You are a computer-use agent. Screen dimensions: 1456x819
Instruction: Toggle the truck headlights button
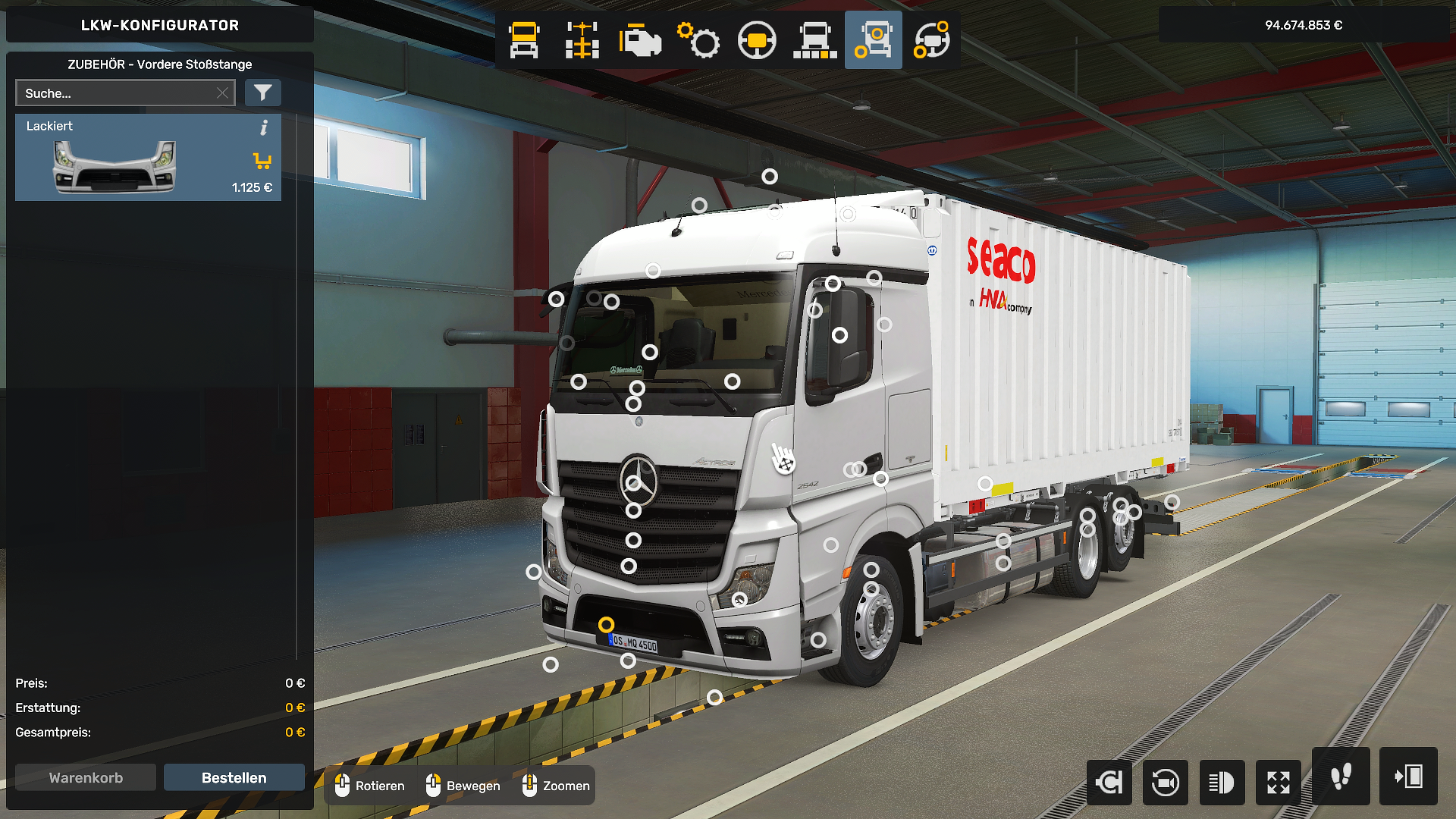(1222, 782)
